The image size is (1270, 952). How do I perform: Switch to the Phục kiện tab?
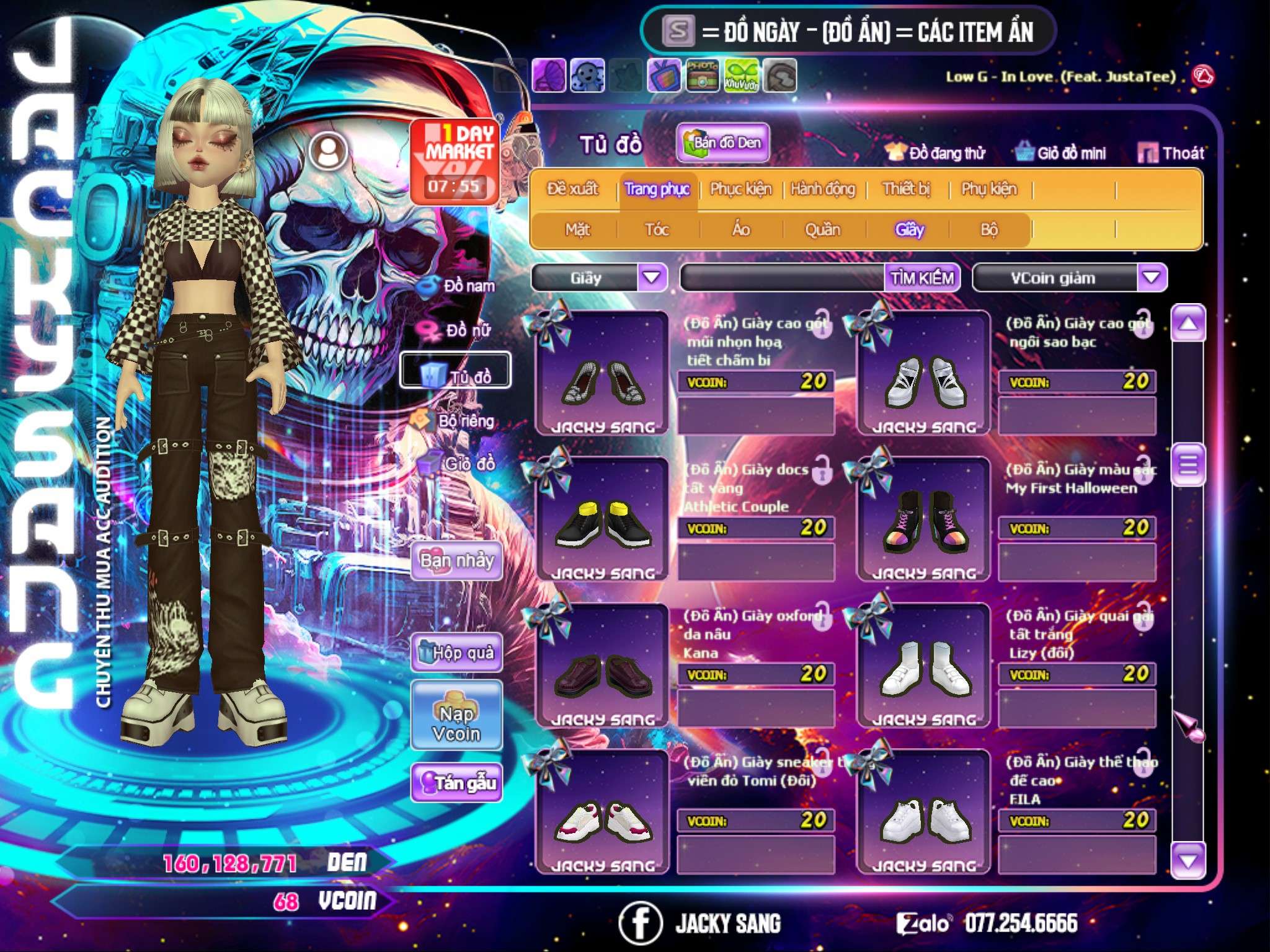coord(740,189)
